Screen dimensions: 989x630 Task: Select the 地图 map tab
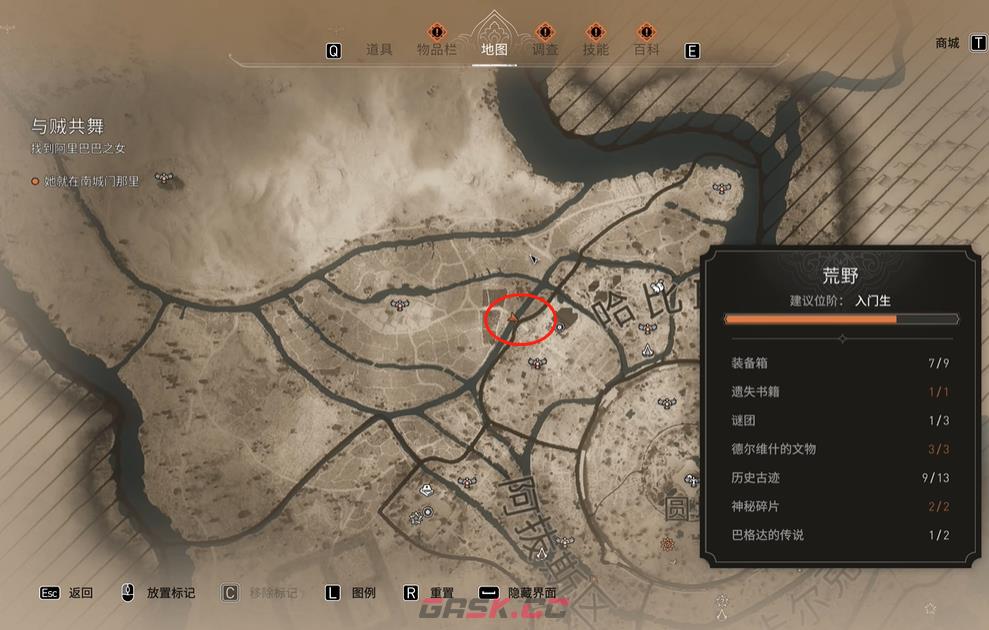tap(494, 50)
